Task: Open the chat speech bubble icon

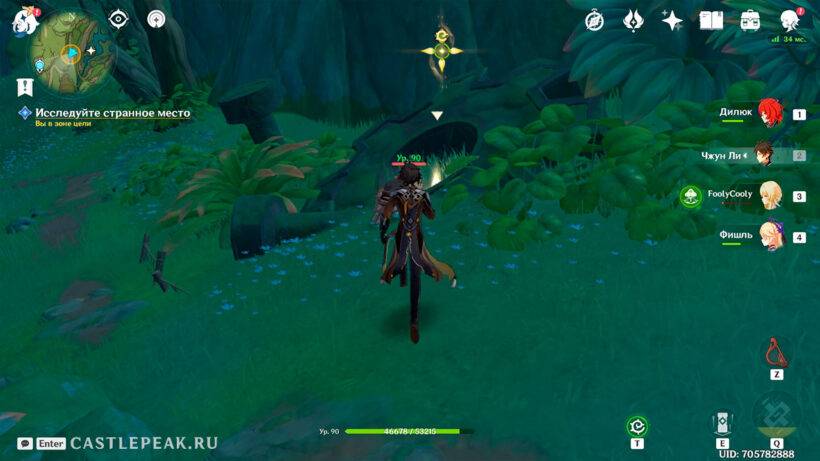Action: tap(24, 443)
